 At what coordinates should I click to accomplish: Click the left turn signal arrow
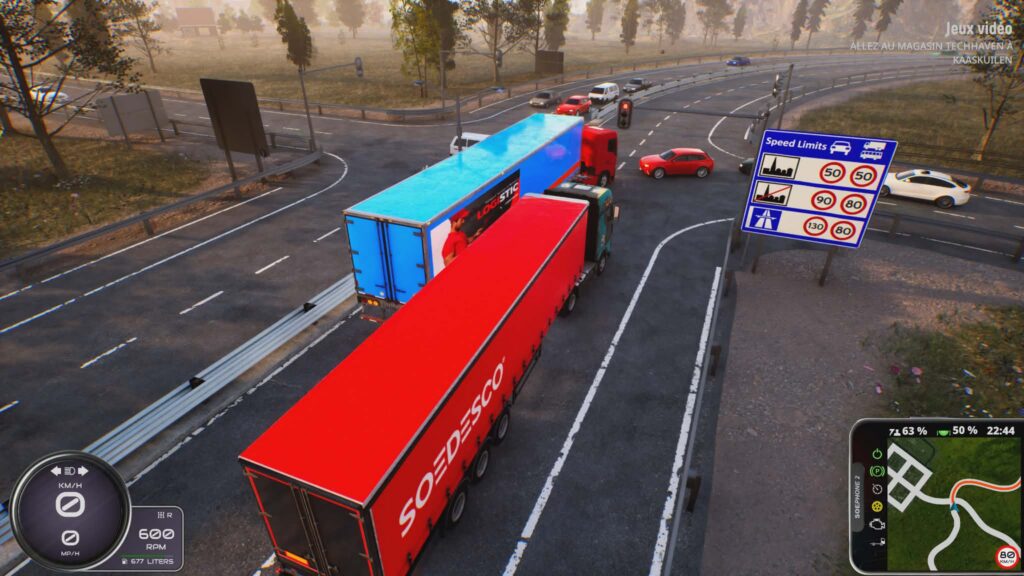56,470
